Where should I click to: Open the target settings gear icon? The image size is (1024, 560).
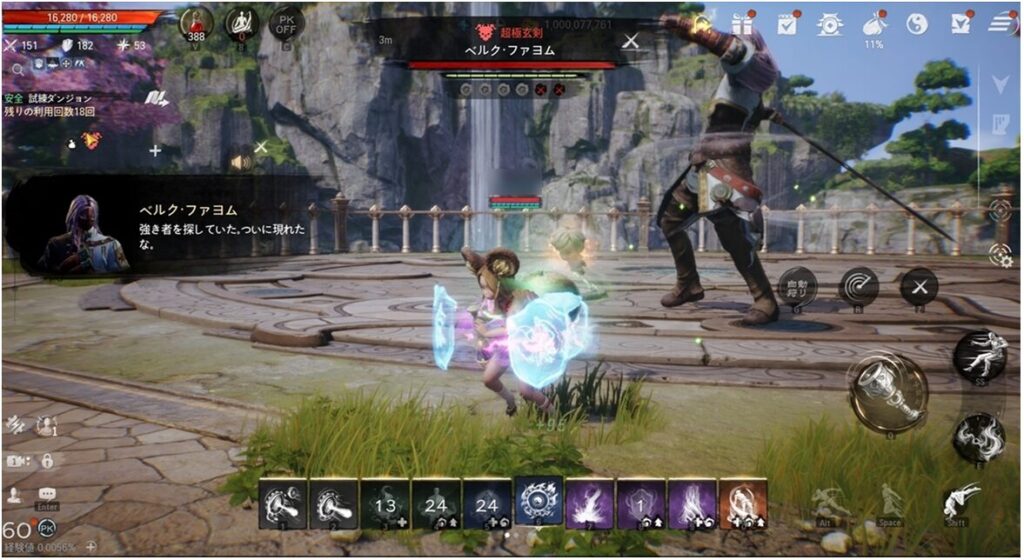(999, 254)
